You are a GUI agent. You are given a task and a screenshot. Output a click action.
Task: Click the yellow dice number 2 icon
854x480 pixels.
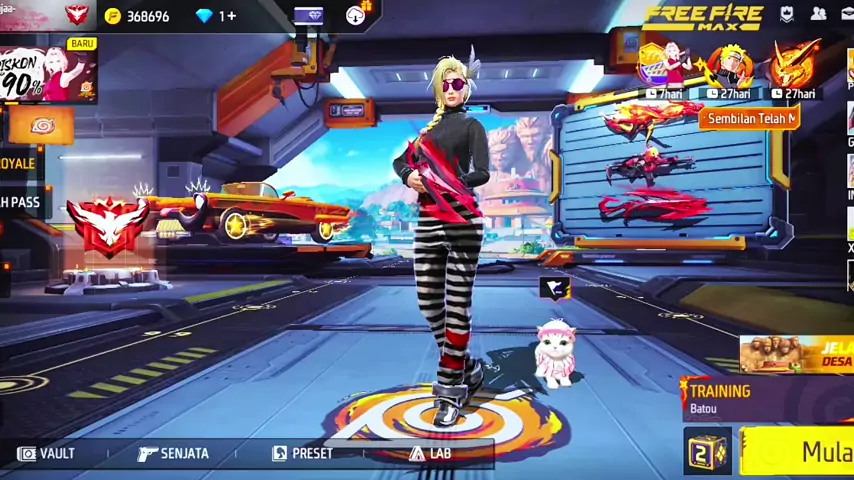pos(707,452)
